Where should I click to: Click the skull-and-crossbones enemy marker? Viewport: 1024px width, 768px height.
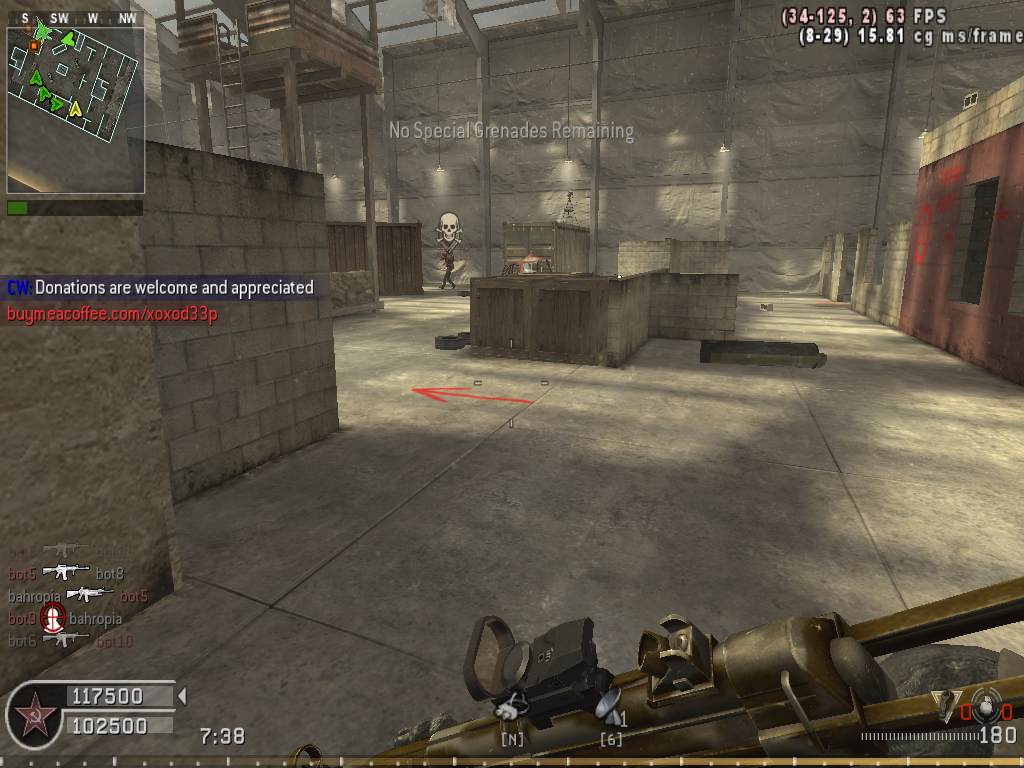[x=449, y=230]
